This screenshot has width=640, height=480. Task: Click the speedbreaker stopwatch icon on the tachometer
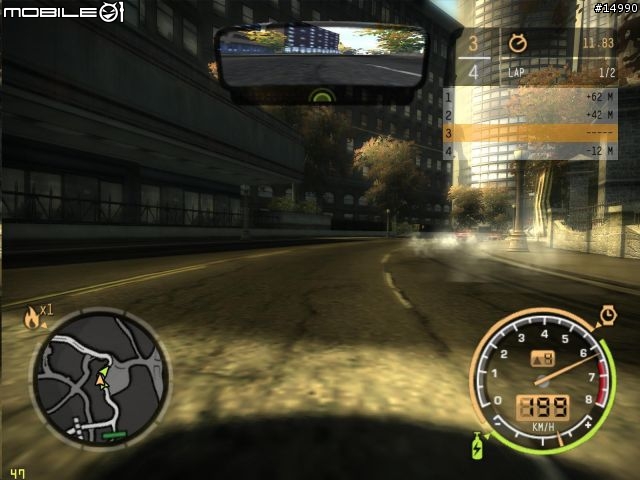pyautogui.click(x=608, y=315)
